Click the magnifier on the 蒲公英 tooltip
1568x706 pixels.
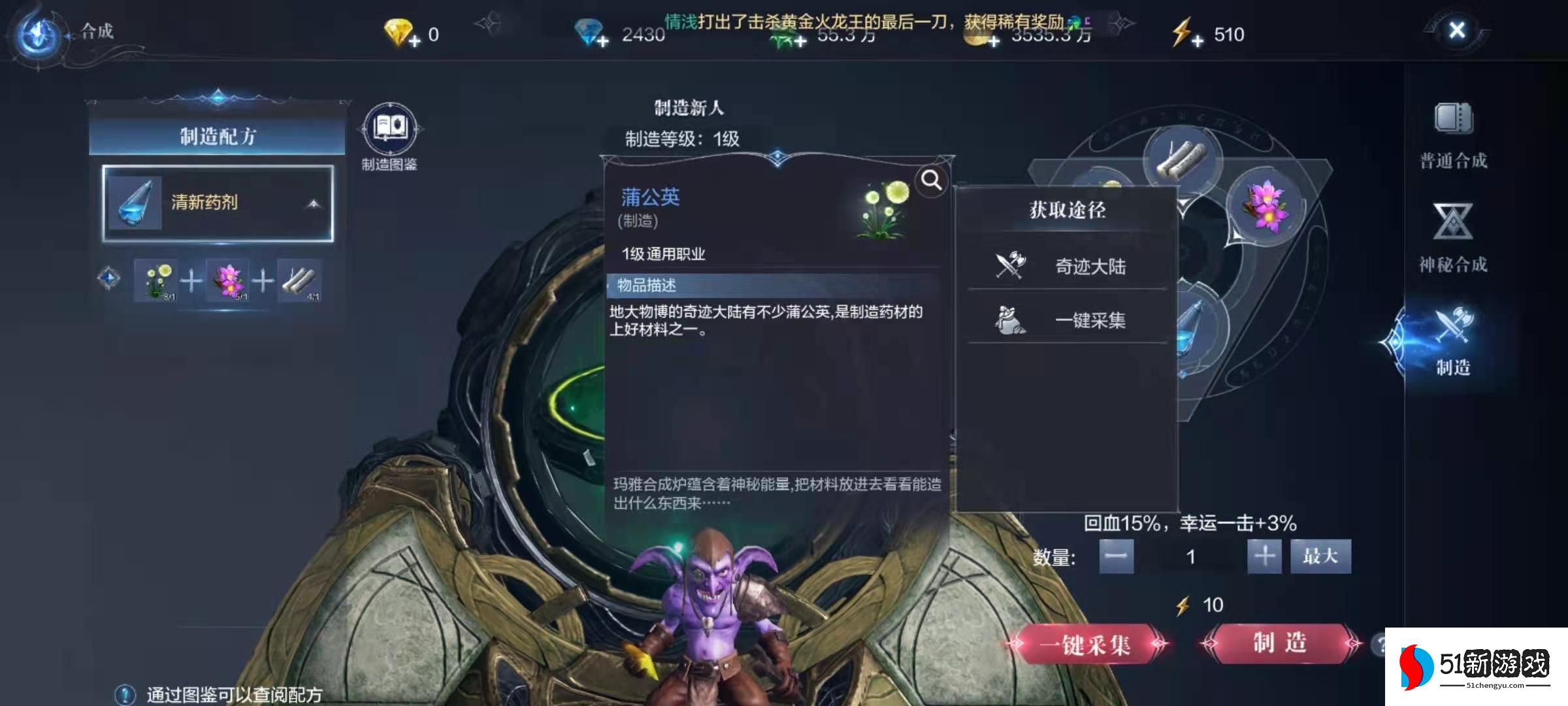pos(930,180)
